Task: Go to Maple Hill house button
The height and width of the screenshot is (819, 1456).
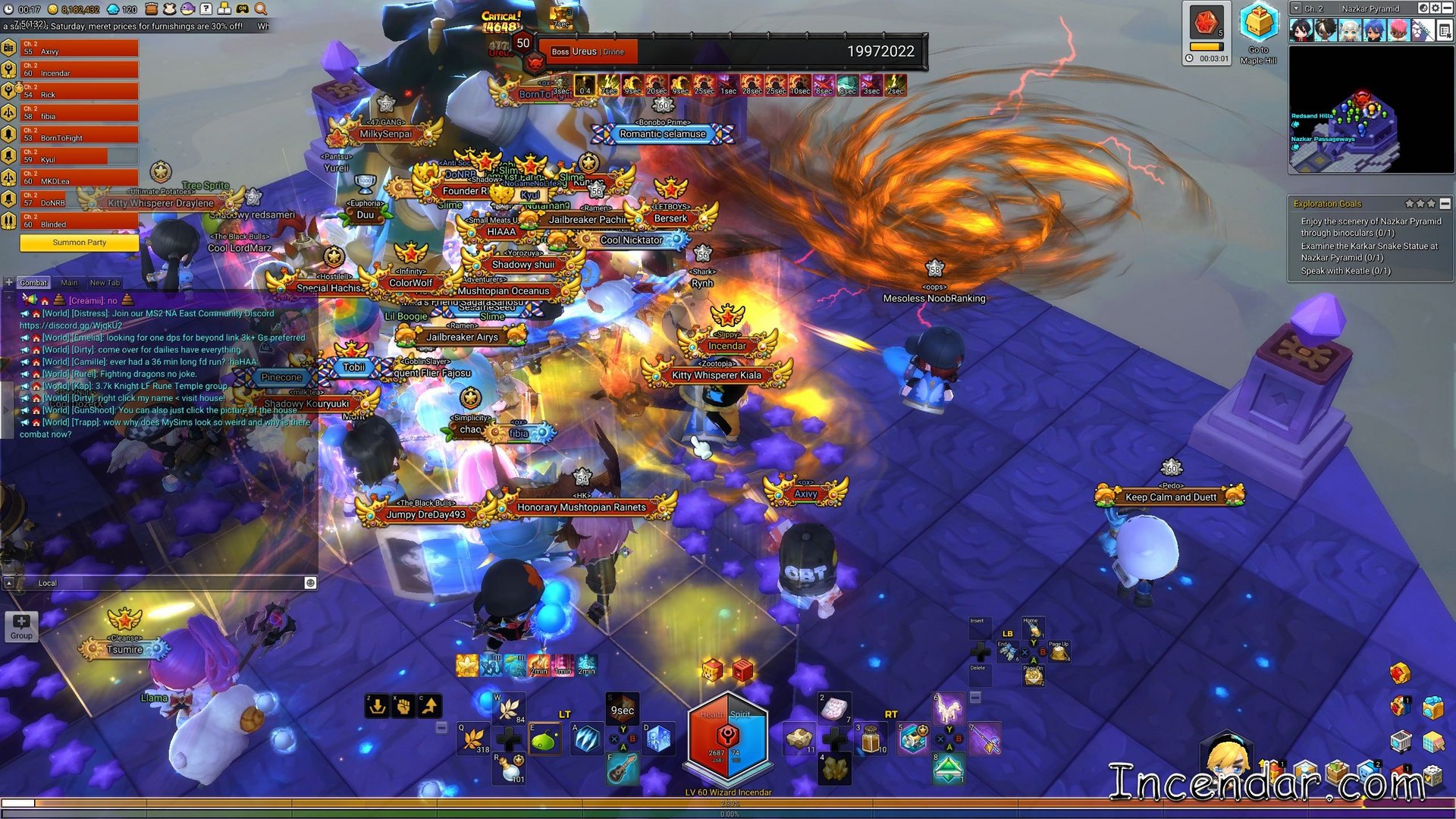Action: (x=1258, y=30)
